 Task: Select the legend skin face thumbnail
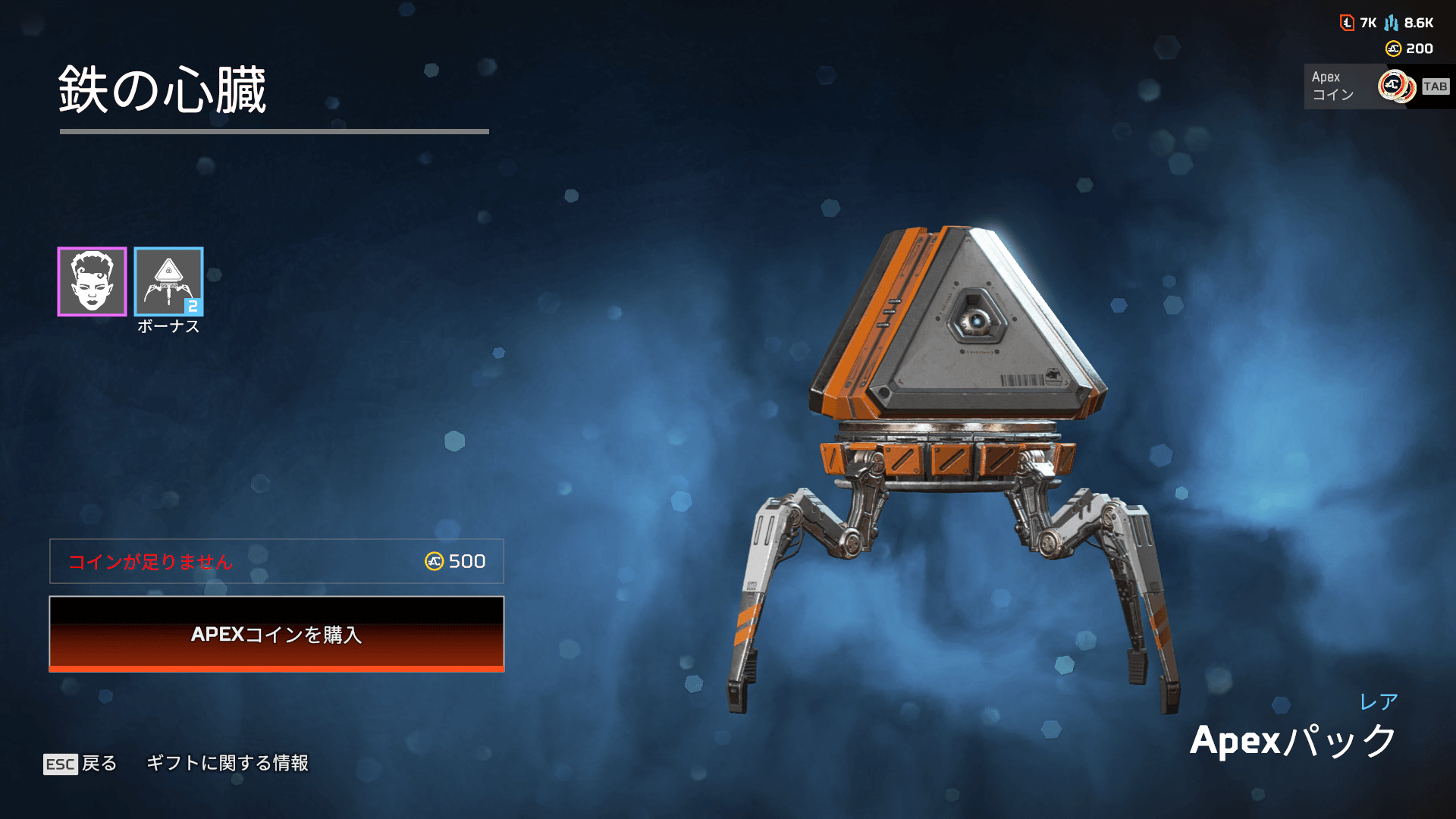[x=92, y=281]
